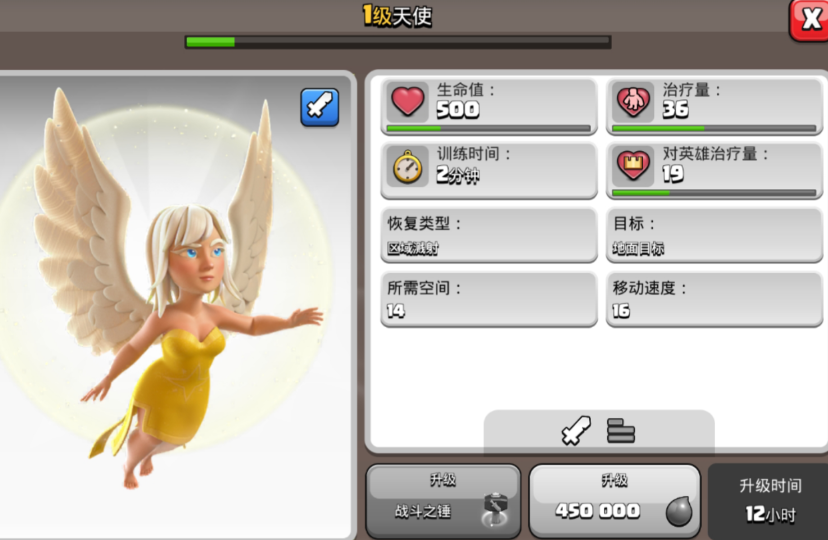
Task: Tap the blue sword icon on the portrait
Action: click(x=320, y=107)
